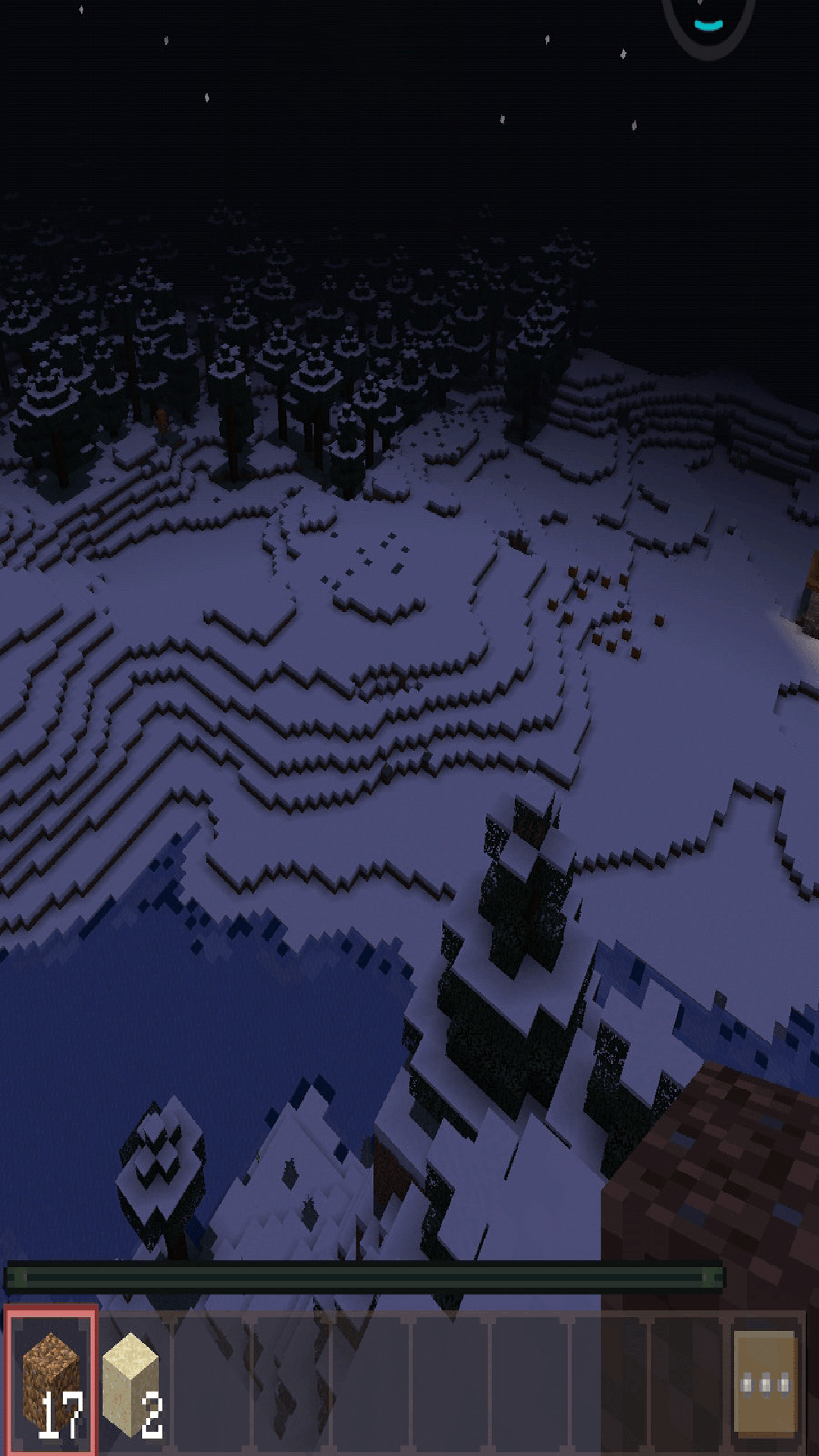
Task: Select the dirt block hotbar slot
Action: point(51,1382)
